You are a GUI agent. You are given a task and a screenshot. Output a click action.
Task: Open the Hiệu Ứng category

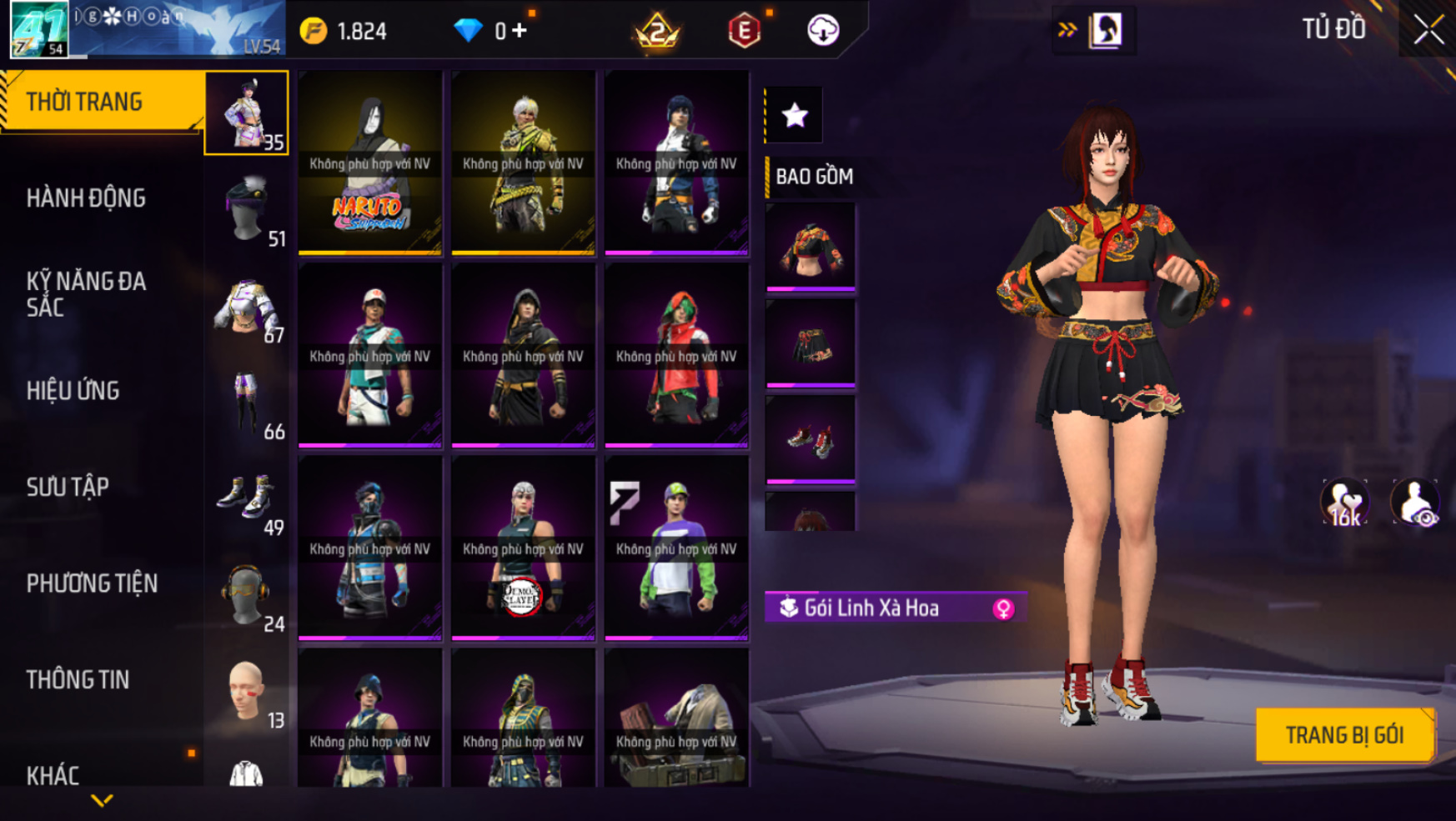(73, 391)
